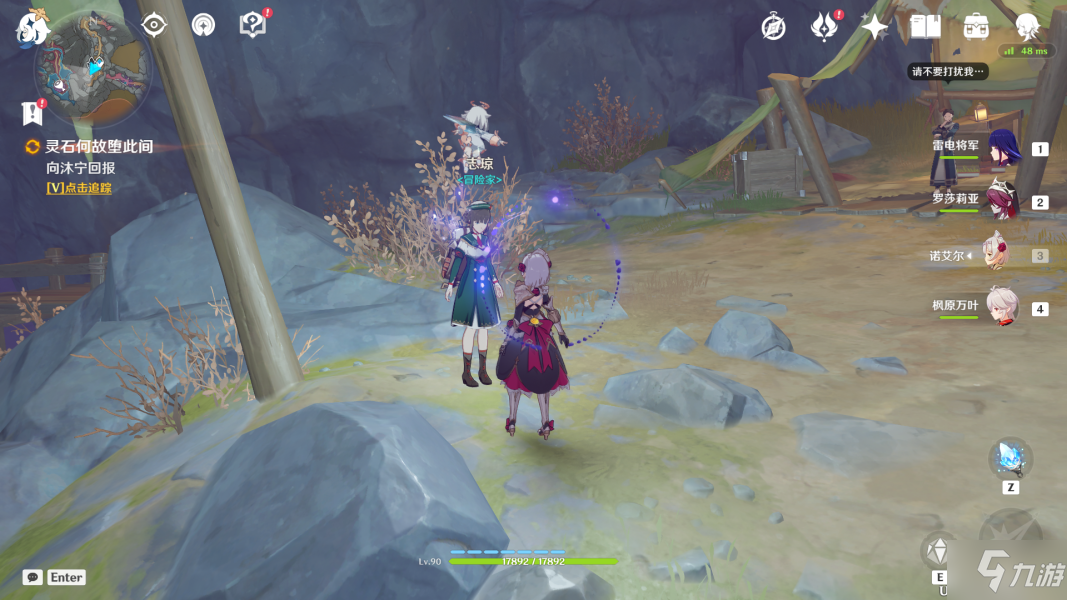Screen dimensions: 1067x600
Task: Open the Wish four-pointed star icon
Action: point(875,27)
